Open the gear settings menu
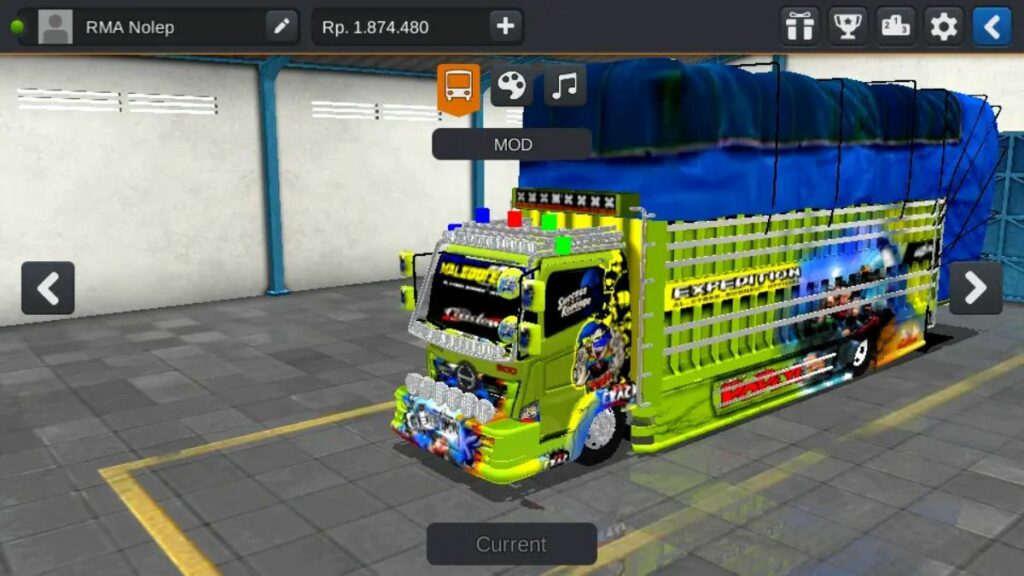The height and width of the screenshot is (576, 1024). [944, 27]
